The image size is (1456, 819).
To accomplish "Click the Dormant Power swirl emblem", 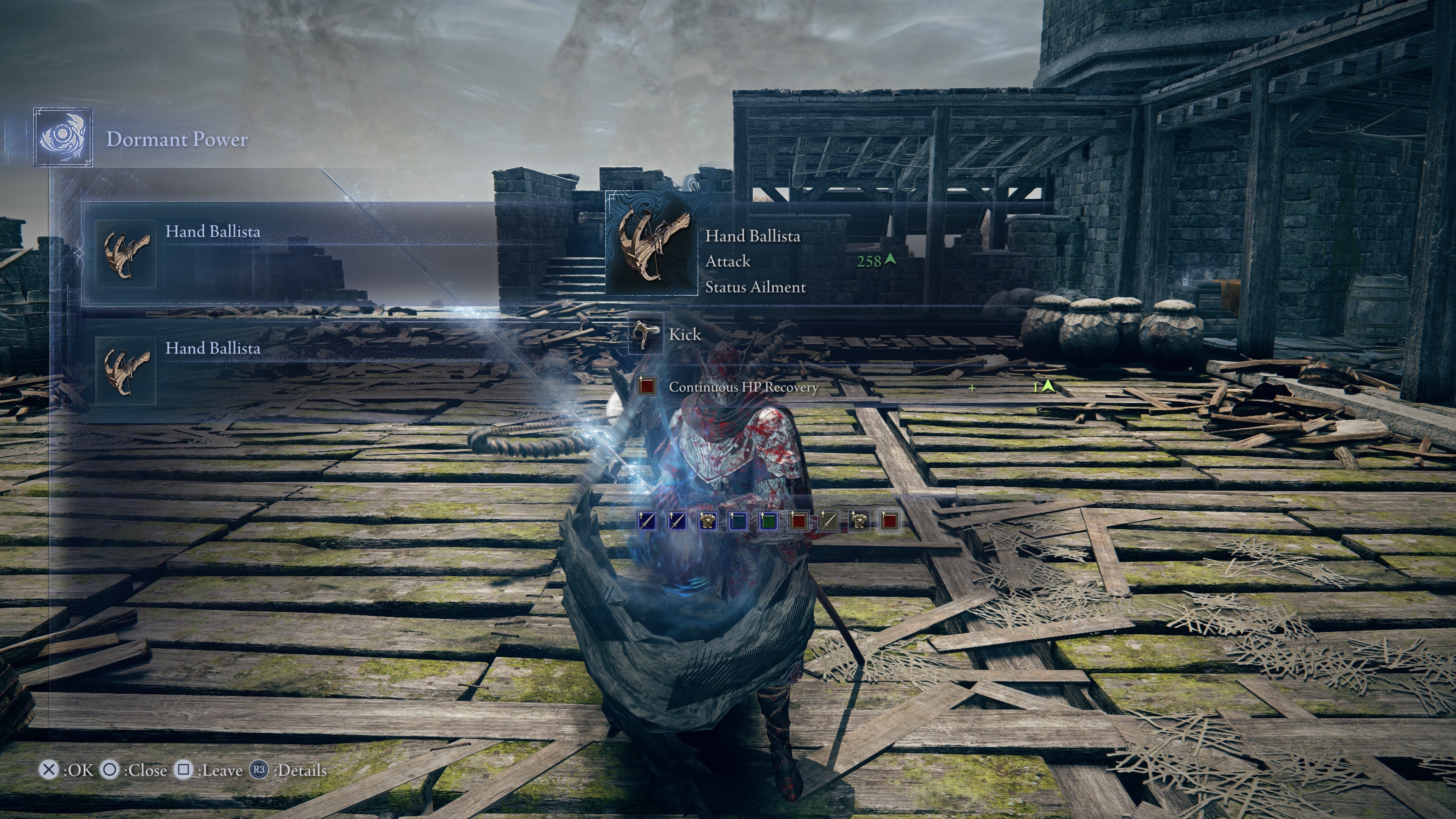I will click(63, 137).
